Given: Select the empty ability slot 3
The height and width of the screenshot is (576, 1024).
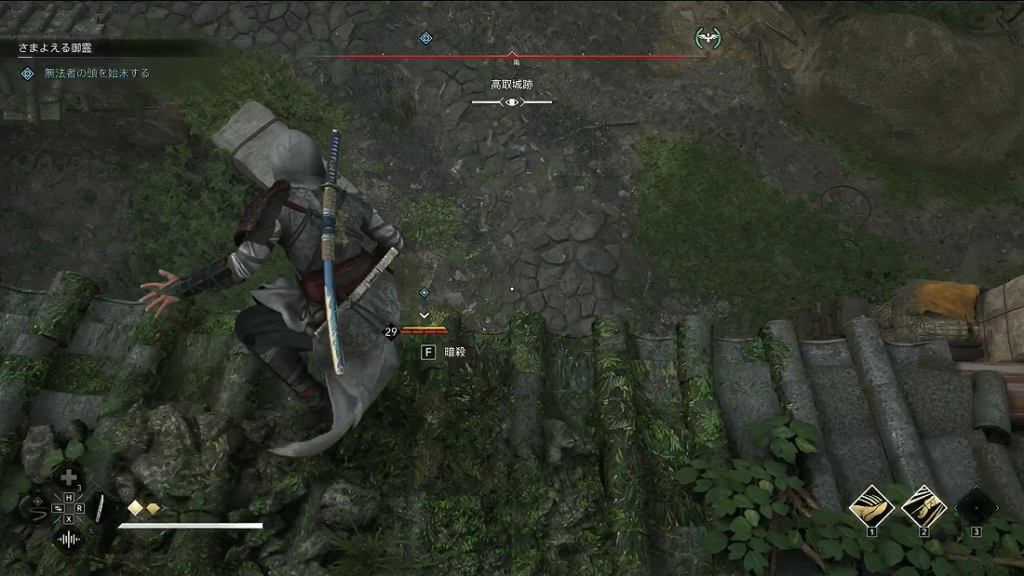Looking at the screenshot, I should click(976, 506).
